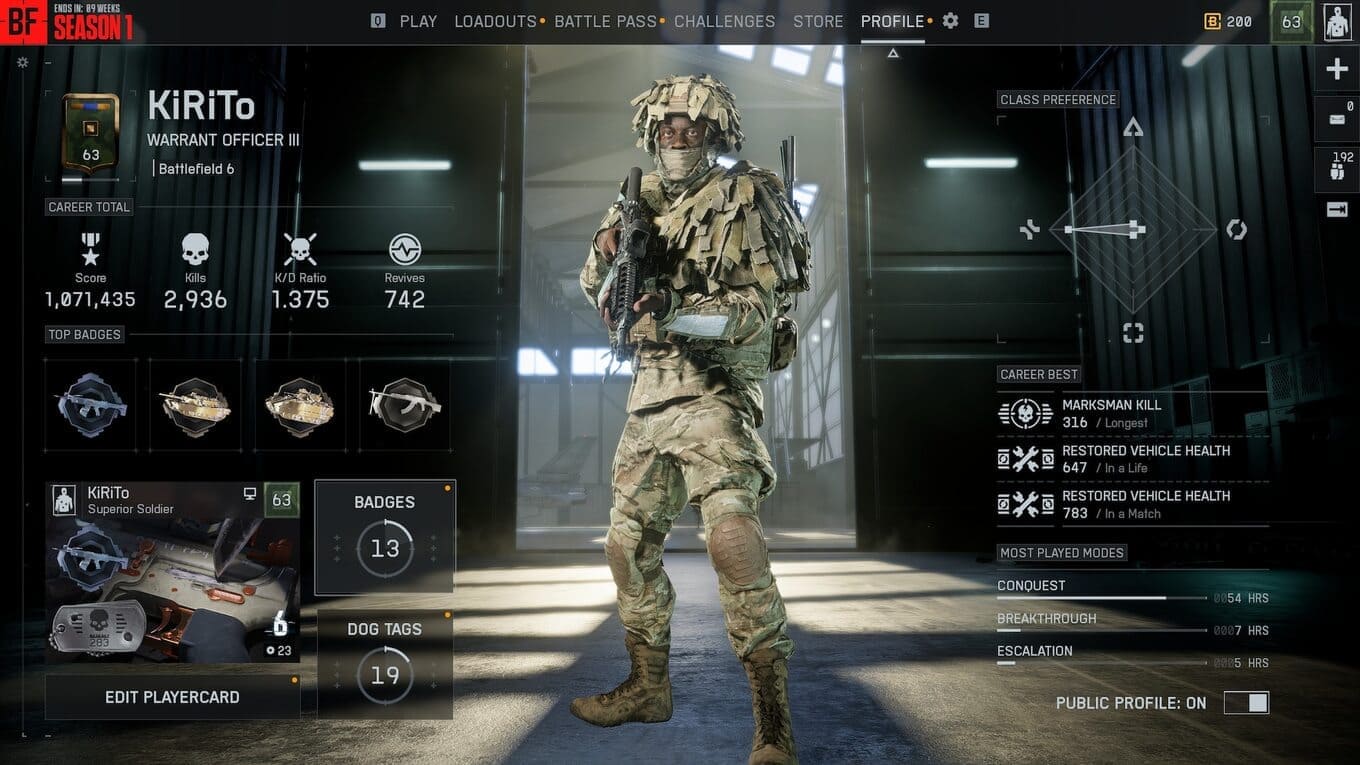Viewport: 1360px width, 765px height.
Task: Open the Dog Tags panel
Action: click(385, 664)
